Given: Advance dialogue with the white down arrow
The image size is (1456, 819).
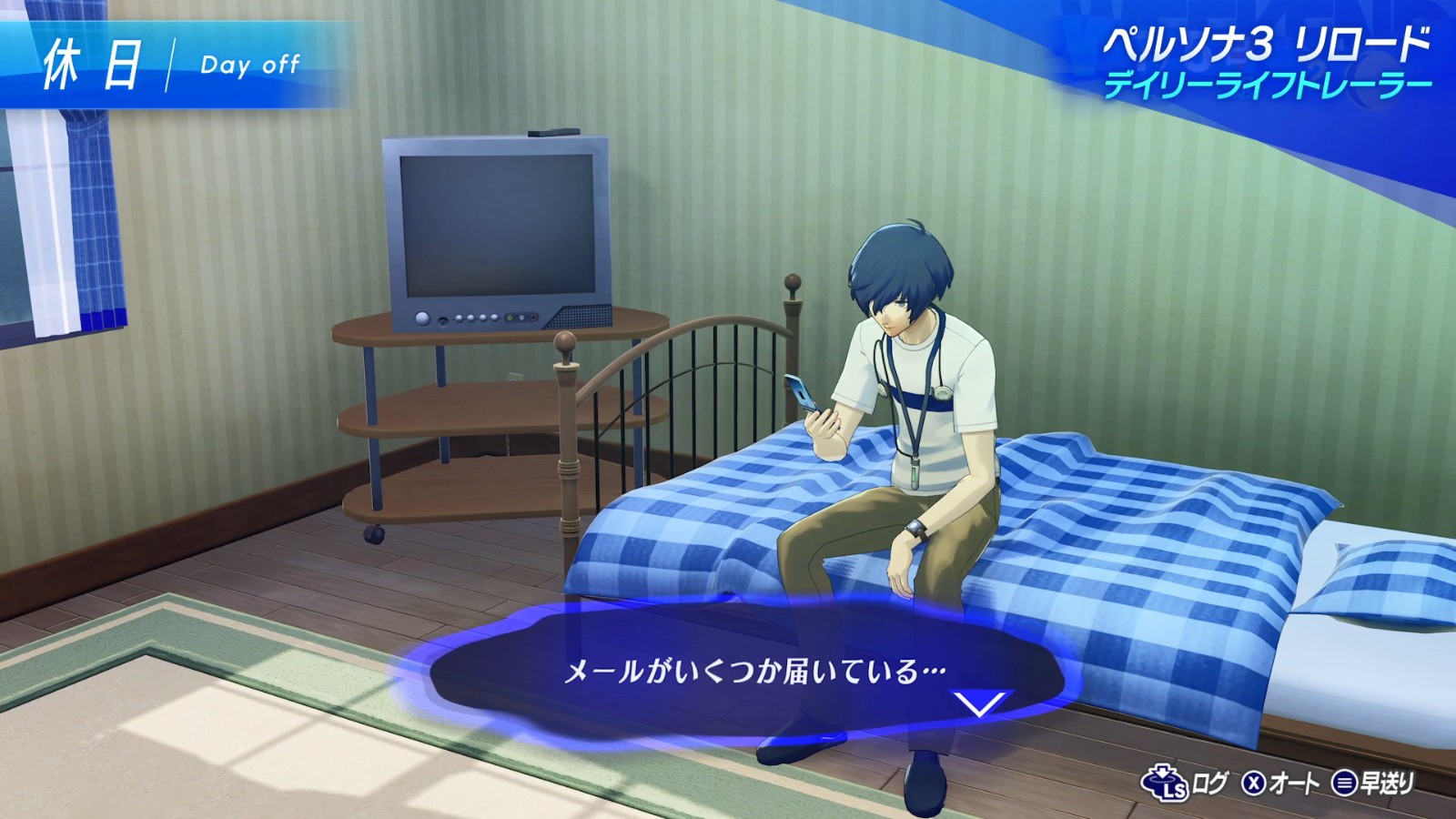Looking at the screenshot, I should (x=981, y=703).
